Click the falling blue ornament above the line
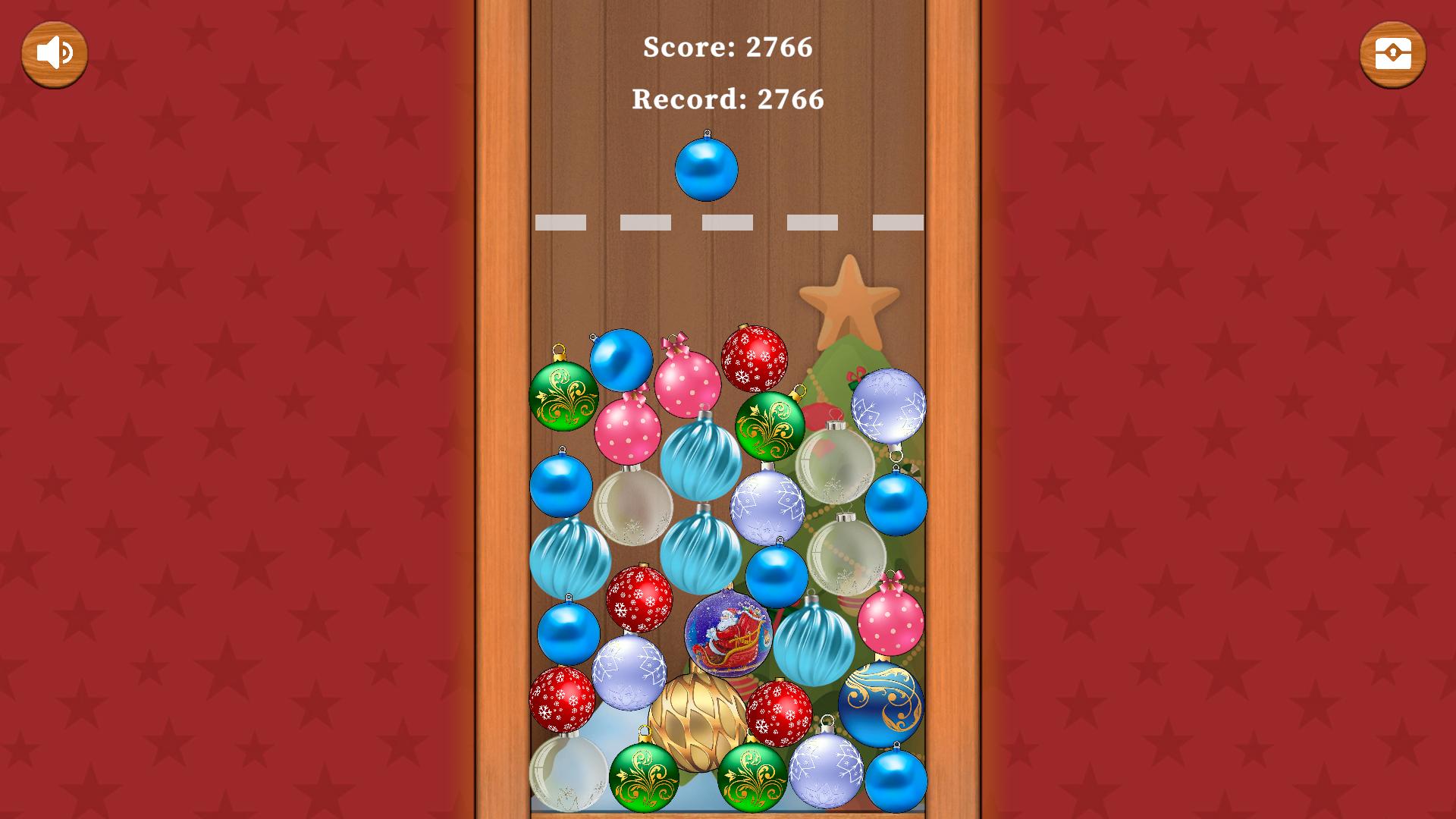Screen dimensions: 1456x819 coord(706,168)
